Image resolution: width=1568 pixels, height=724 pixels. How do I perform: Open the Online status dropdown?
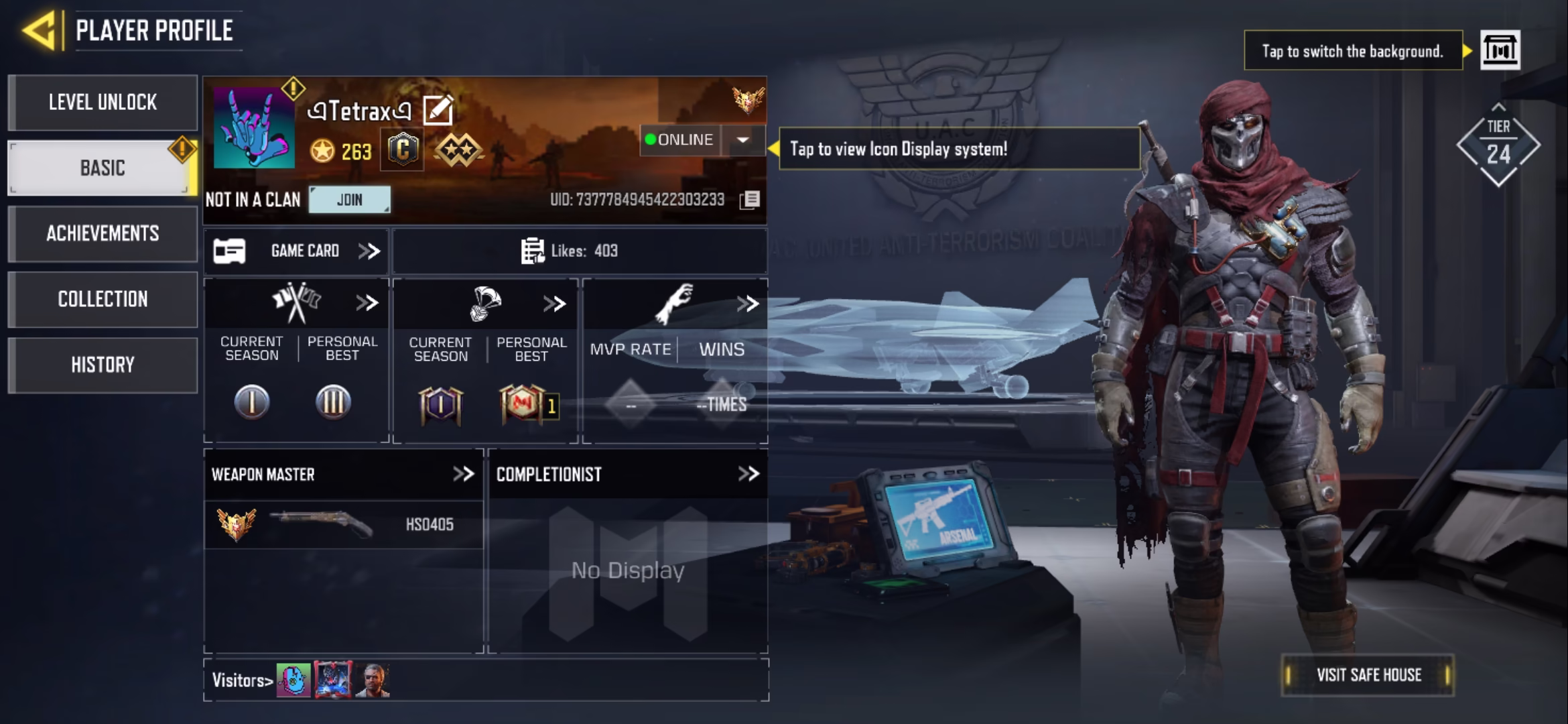(742, 140)
